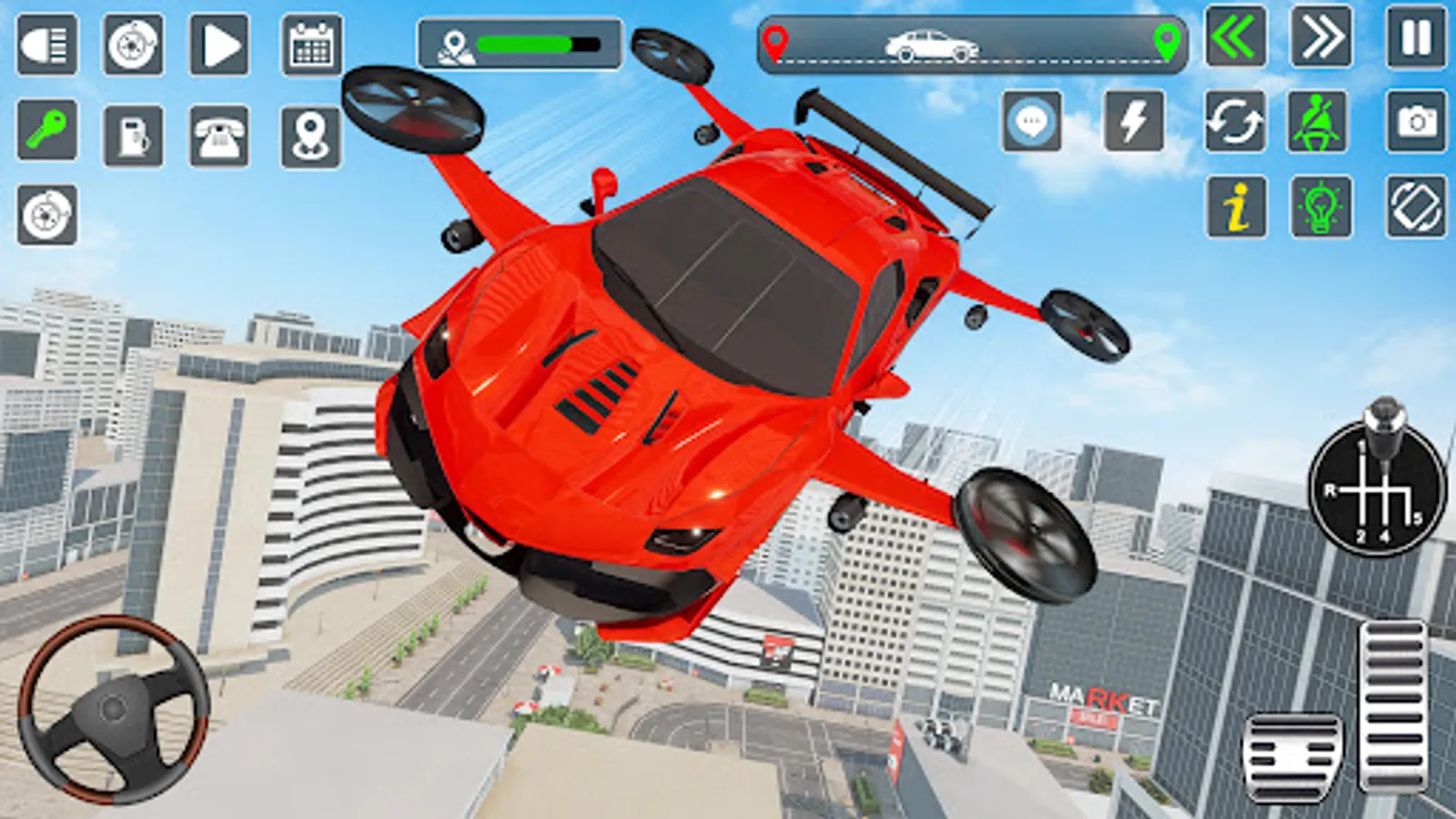Open the chat bubble icon

click(x=1033, y=121)
